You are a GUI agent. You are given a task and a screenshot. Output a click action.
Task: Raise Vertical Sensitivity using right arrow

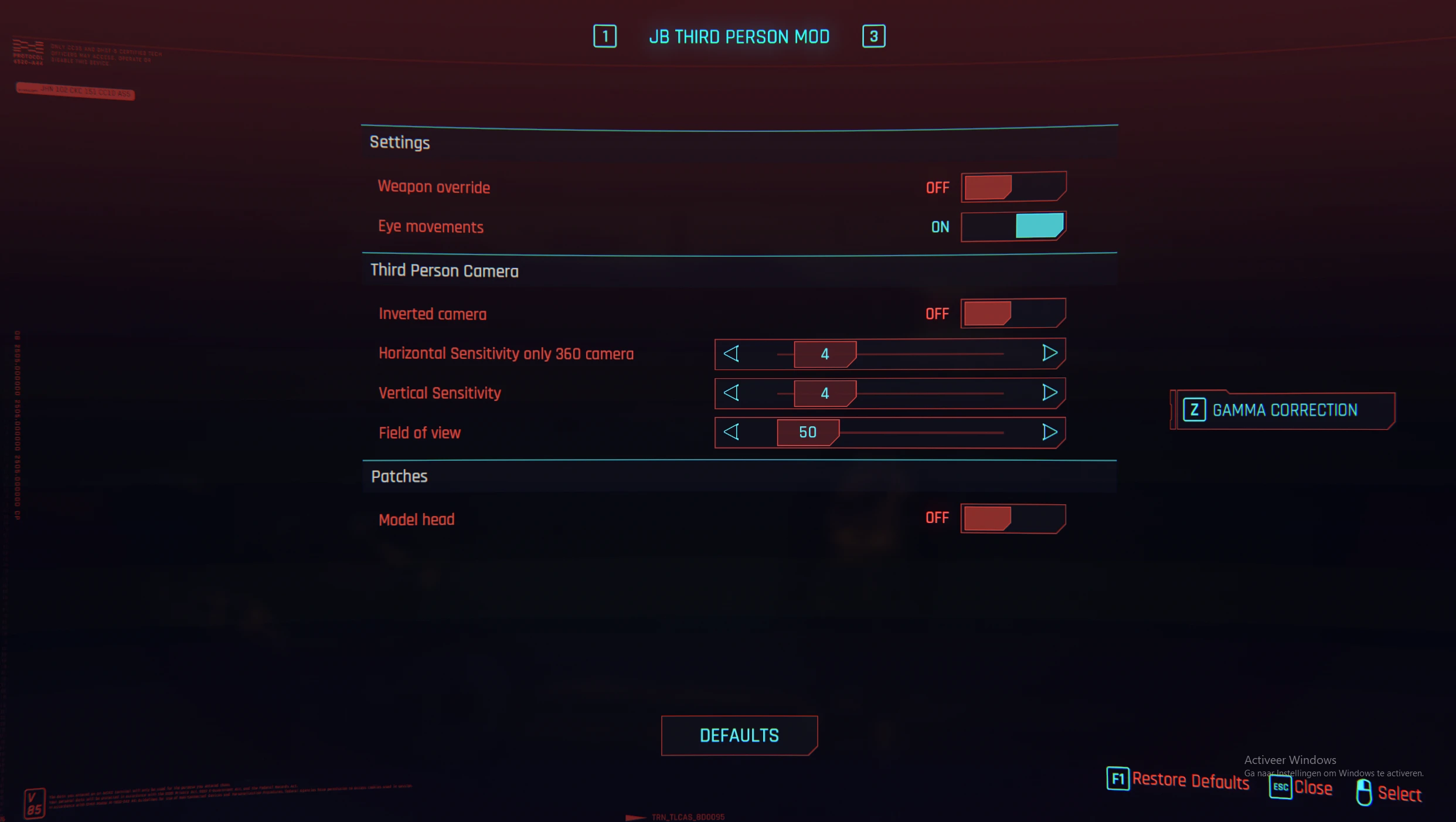pyautogui.click(x=1049, y=393)
